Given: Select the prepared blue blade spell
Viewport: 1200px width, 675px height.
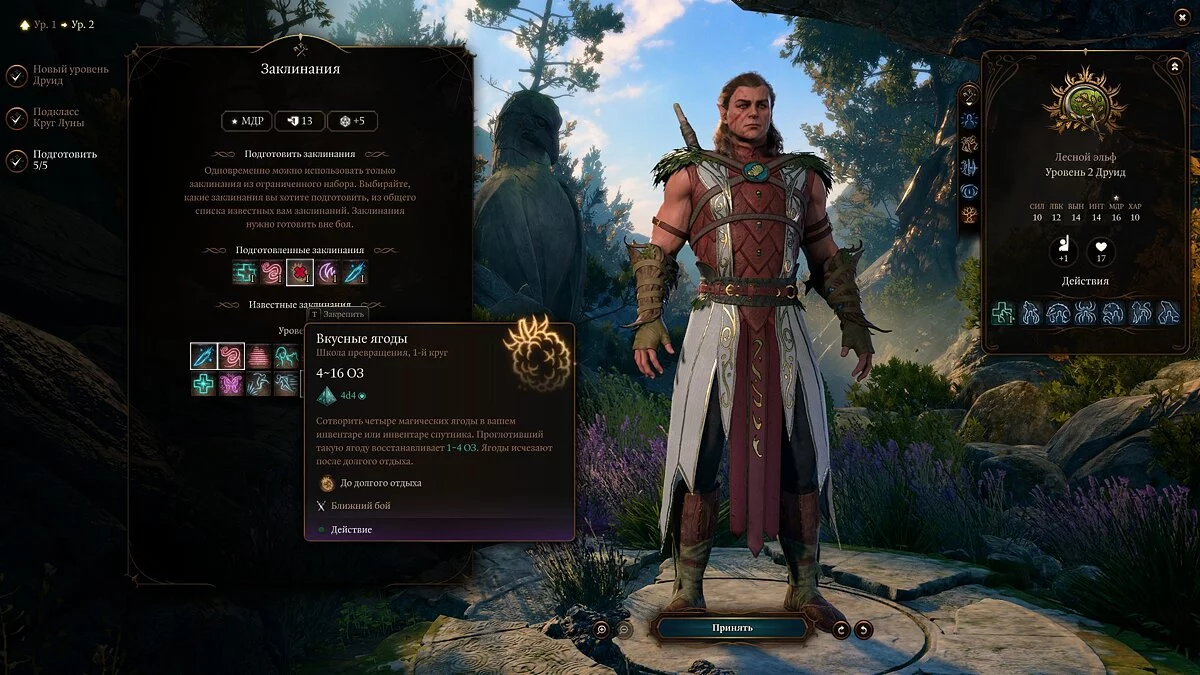Looking at the screenshot, I should tap(355, 272).
